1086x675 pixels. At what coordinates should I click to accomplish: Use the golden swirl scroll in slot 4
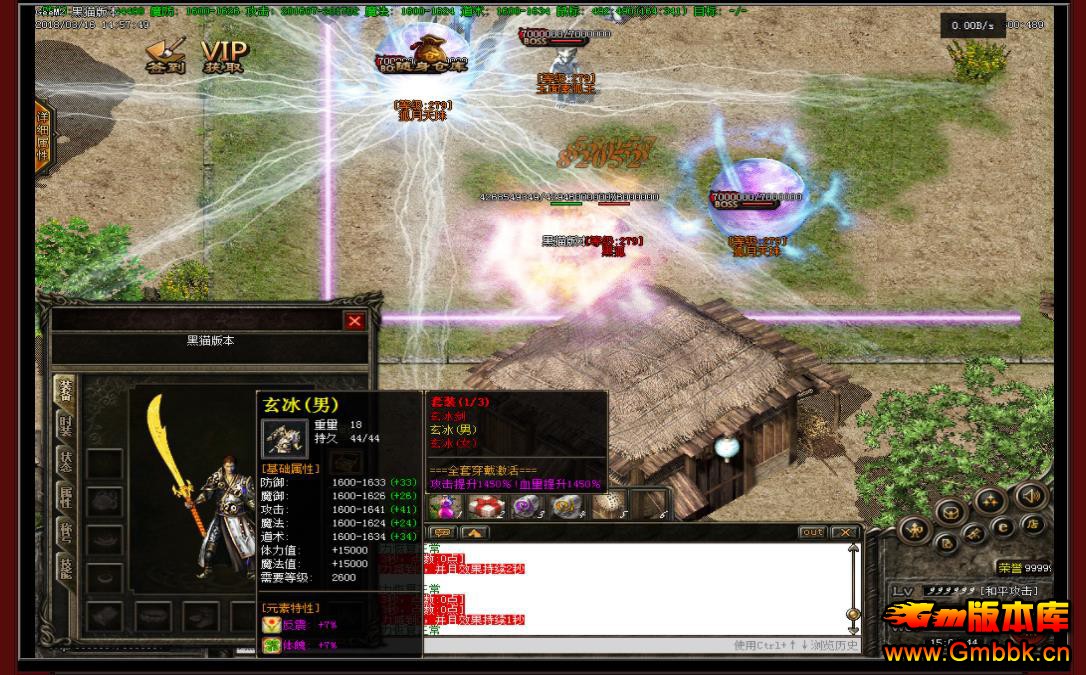click(x=565, y=507)
